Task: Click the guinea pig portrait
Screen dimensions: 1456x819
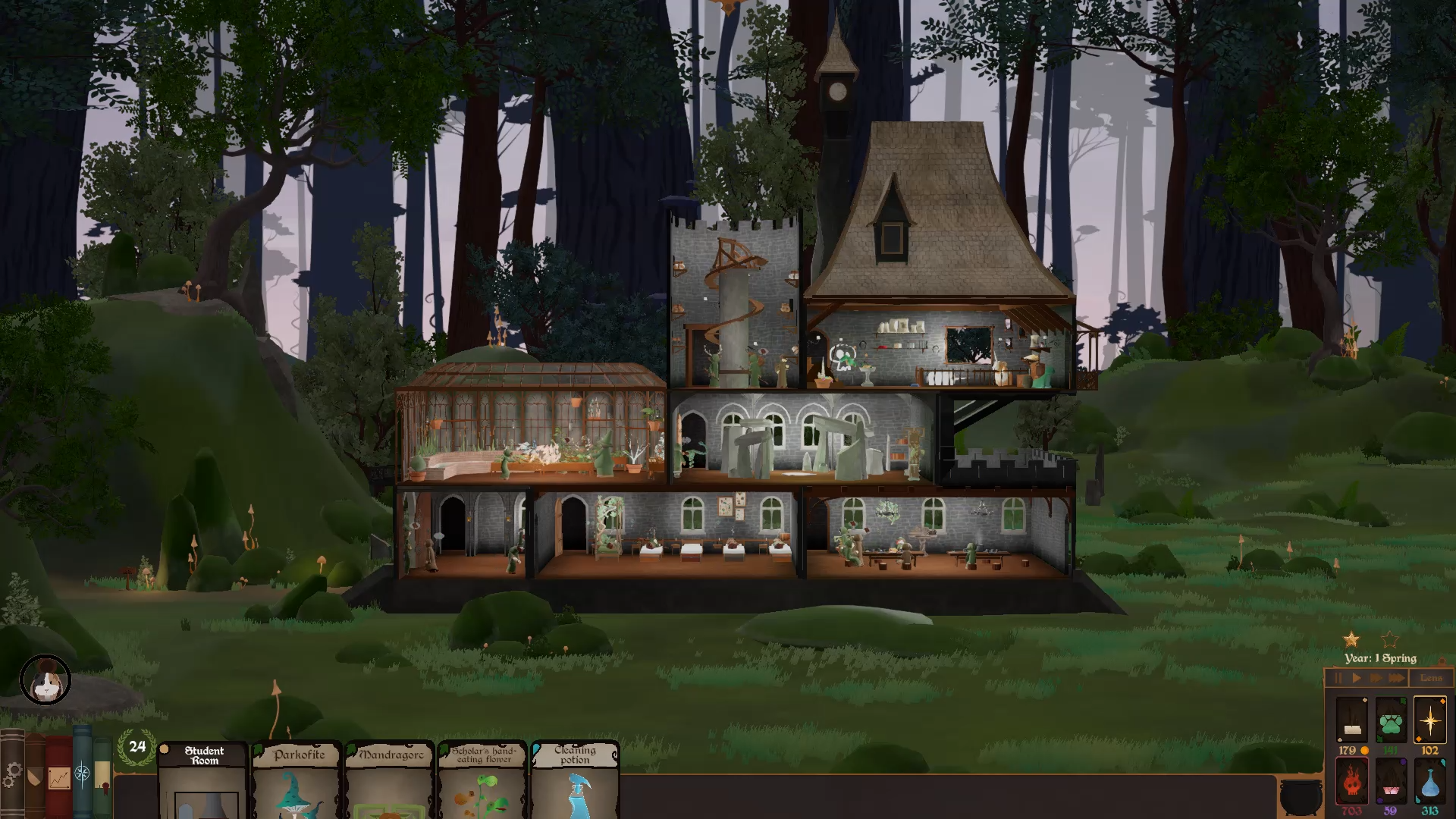Action: pos(45,680)
